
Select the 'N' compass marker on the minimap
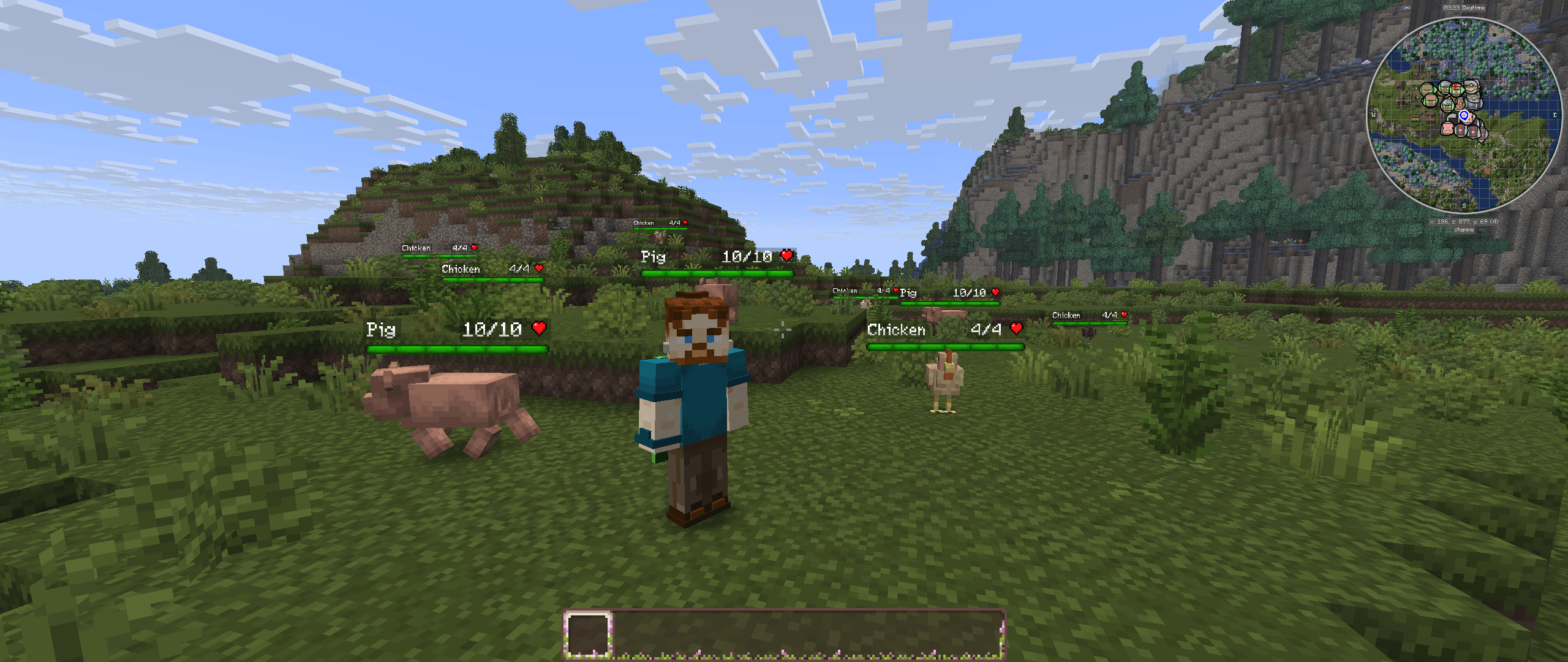(x=1463, y=24)
